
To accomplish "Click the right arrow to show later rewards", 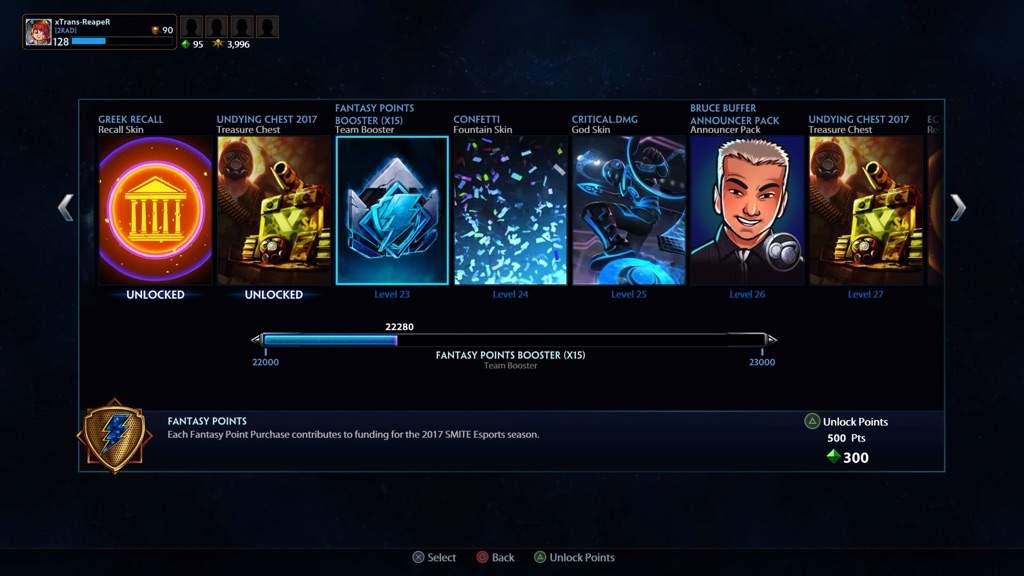I will [957, 207].
